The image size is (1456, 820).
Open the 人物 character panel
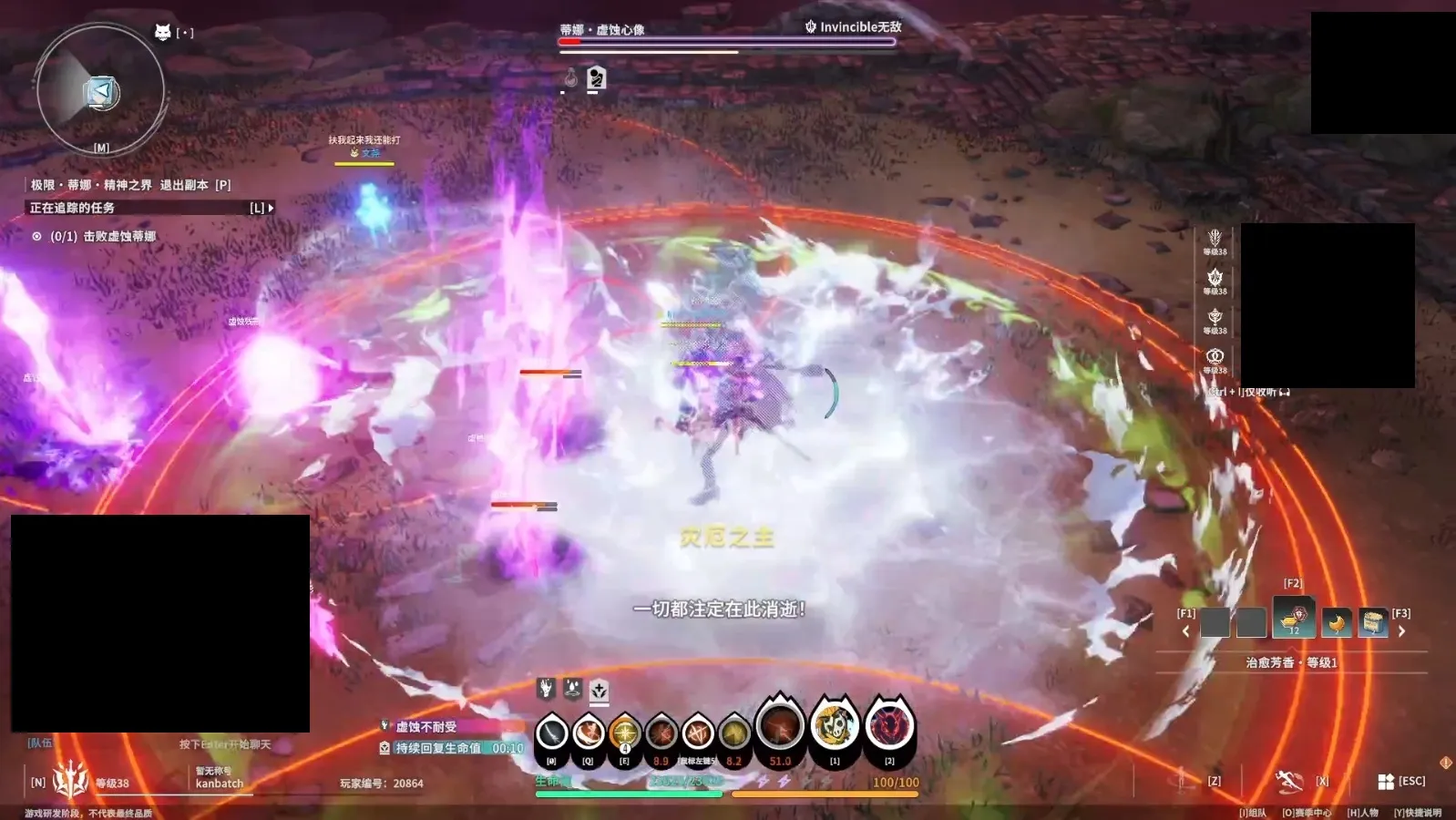[1363, 813]
